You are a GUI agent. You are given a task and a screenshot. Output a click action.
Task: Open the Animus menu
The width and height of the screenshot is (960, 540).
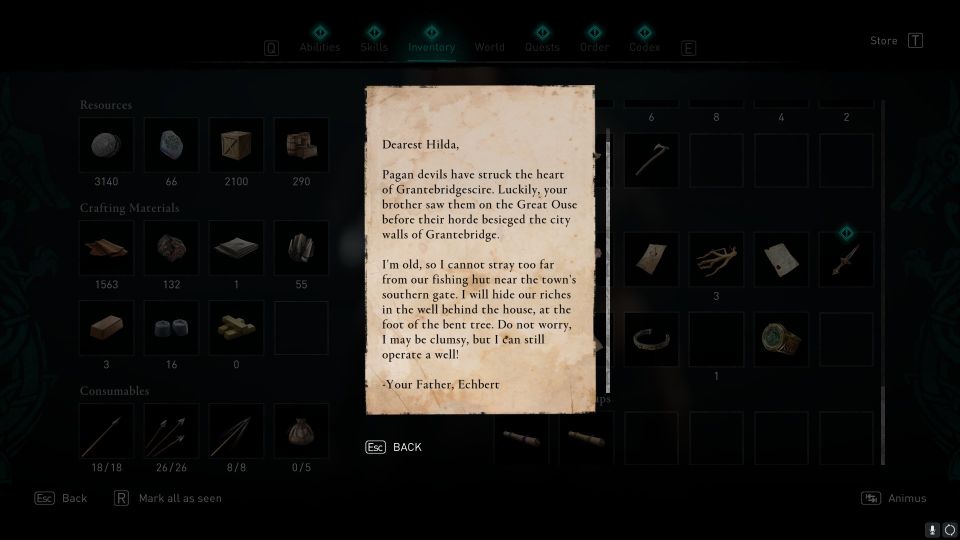click(895, 498)
